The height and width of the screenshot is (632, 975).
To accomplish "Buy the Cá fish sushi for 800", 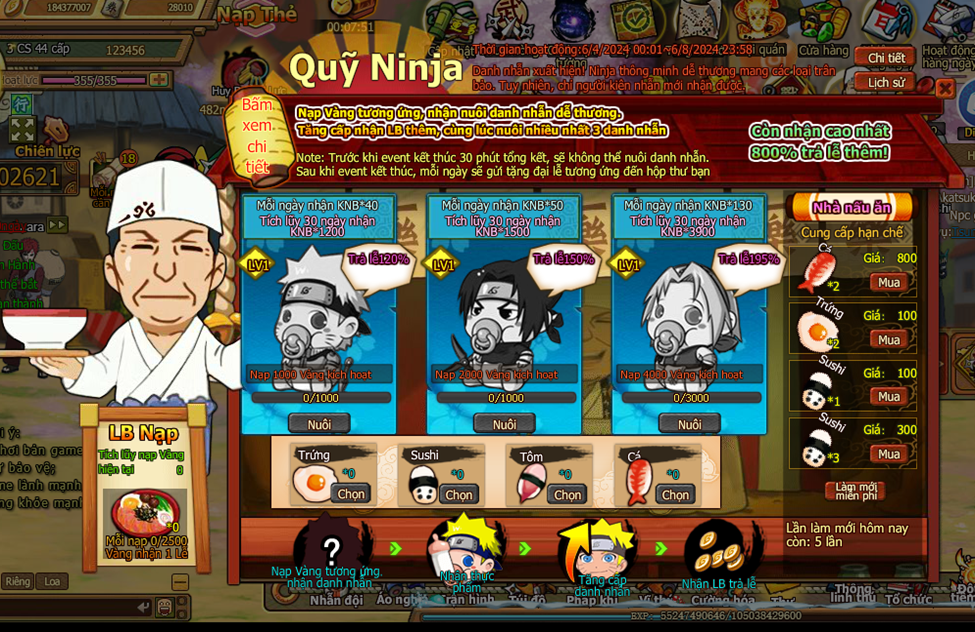I will pyautogui.click(x=889, y=283).
